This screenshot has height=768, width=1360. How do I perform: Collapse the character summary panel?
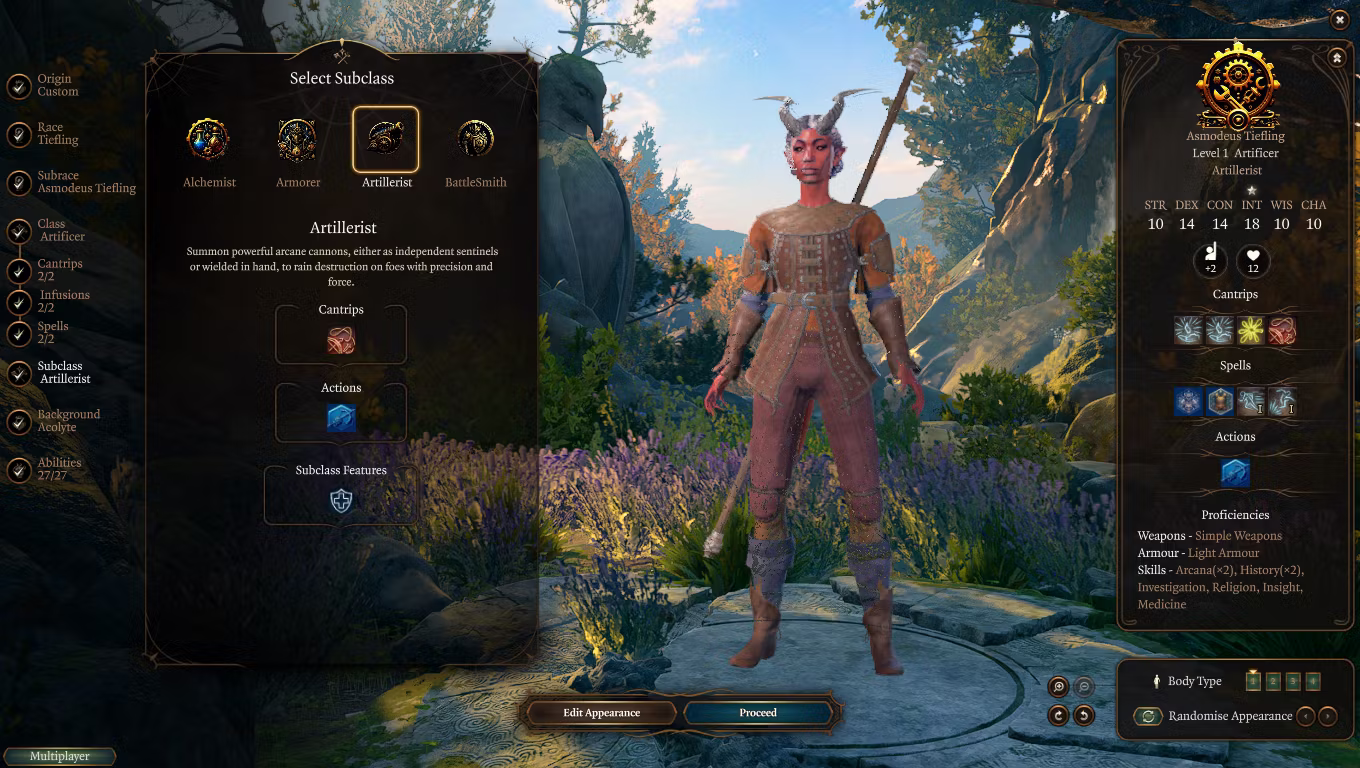coord(1337,59)
